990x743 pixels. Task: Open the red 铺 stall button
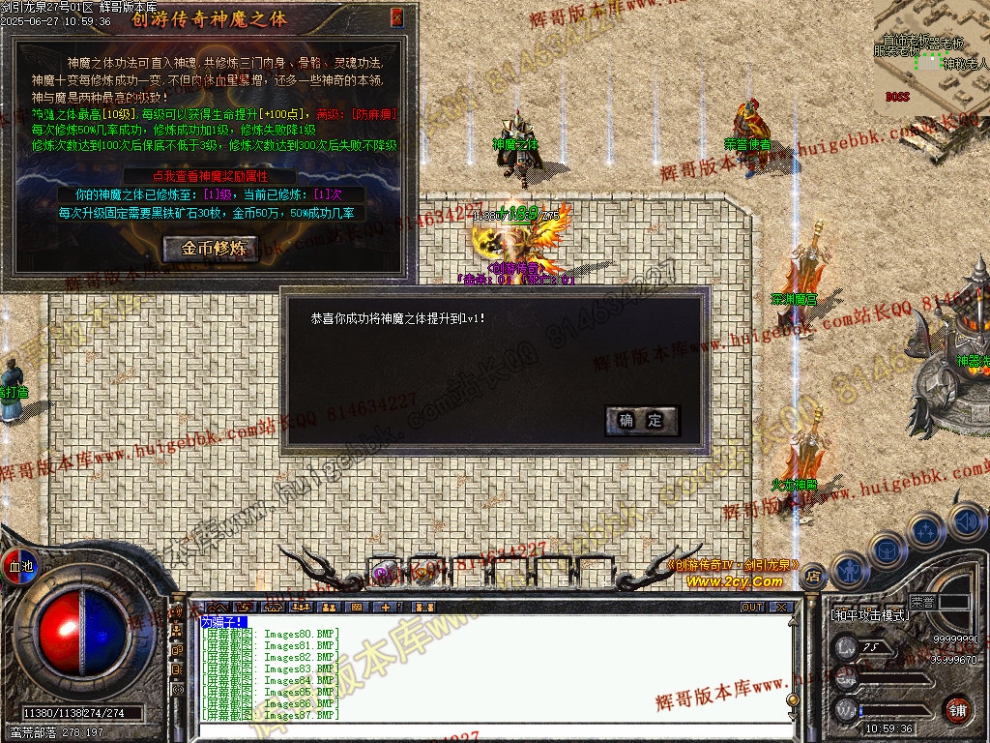pyautogui.click(x=958, y=708)
